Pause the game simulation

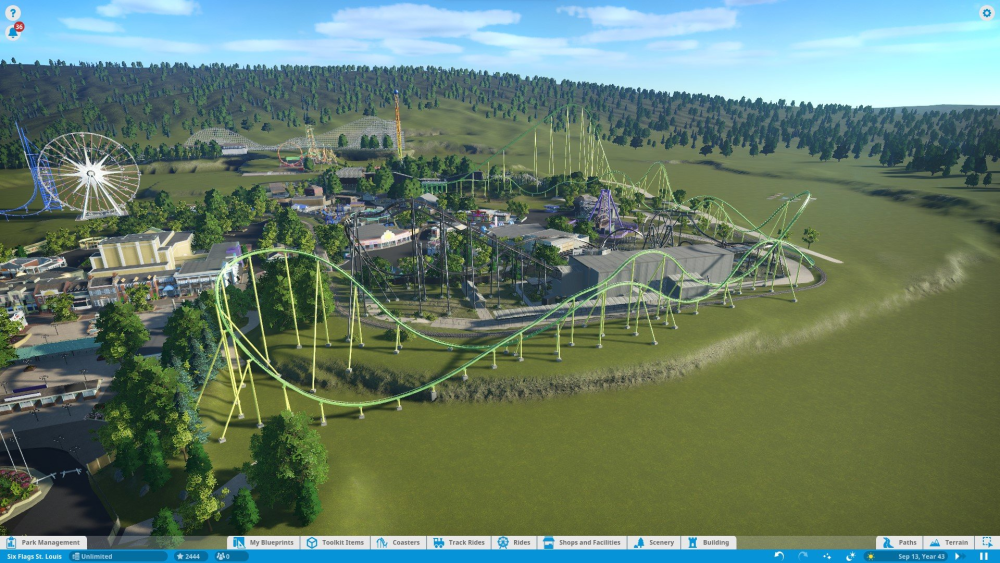[x=984, y=556]
